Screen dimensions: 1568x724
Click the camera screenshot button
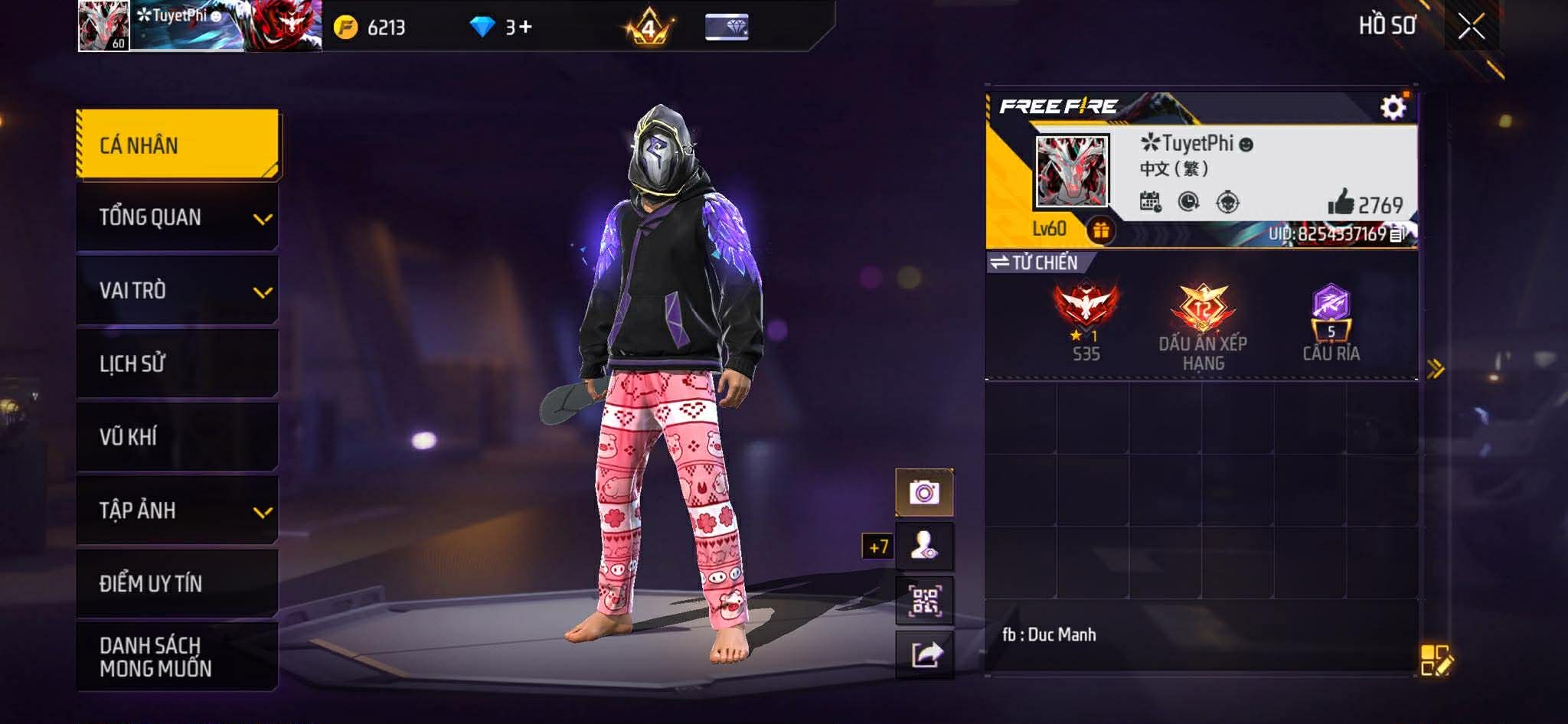click(x=924, y=492)
